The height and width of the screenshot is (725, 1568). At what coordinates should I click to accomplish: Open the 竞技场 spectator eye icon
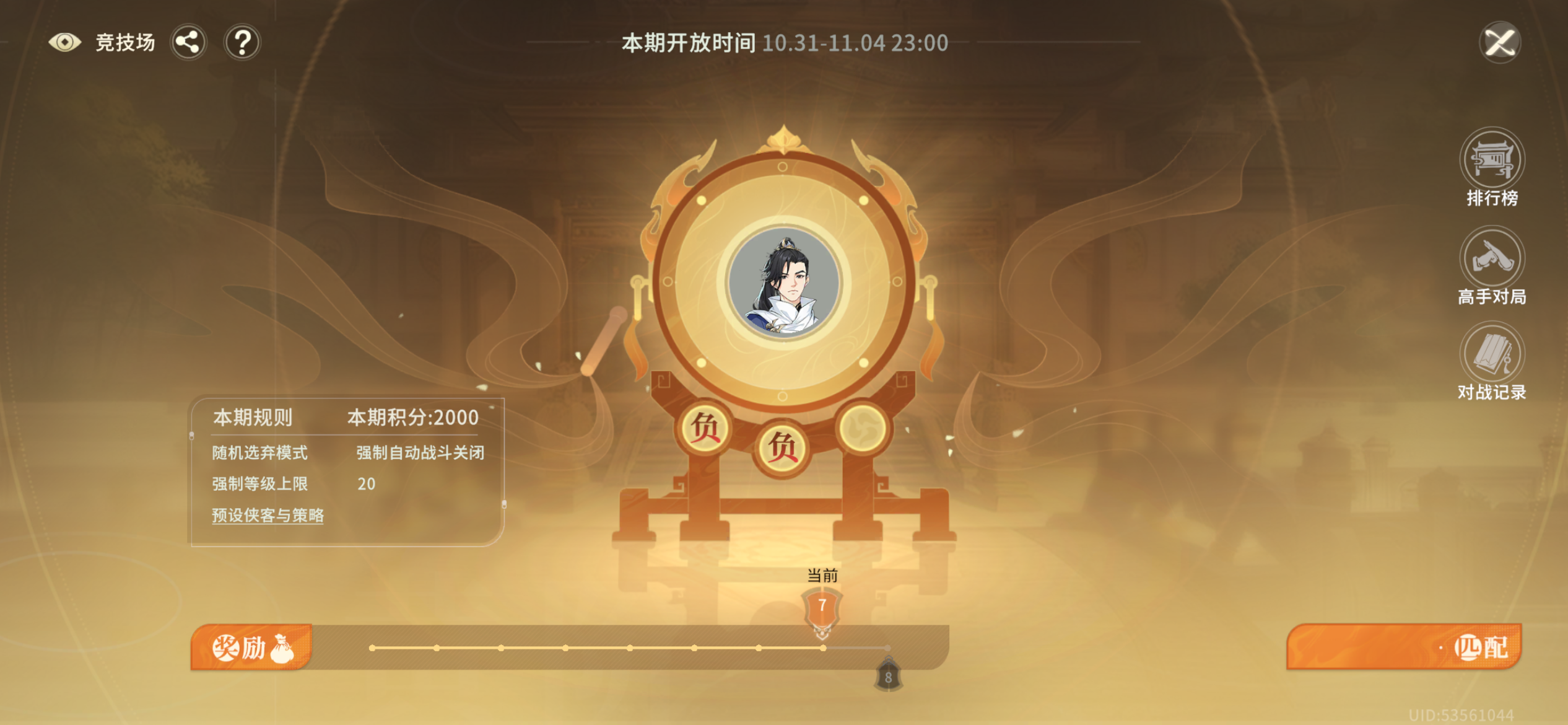[65, 42]
